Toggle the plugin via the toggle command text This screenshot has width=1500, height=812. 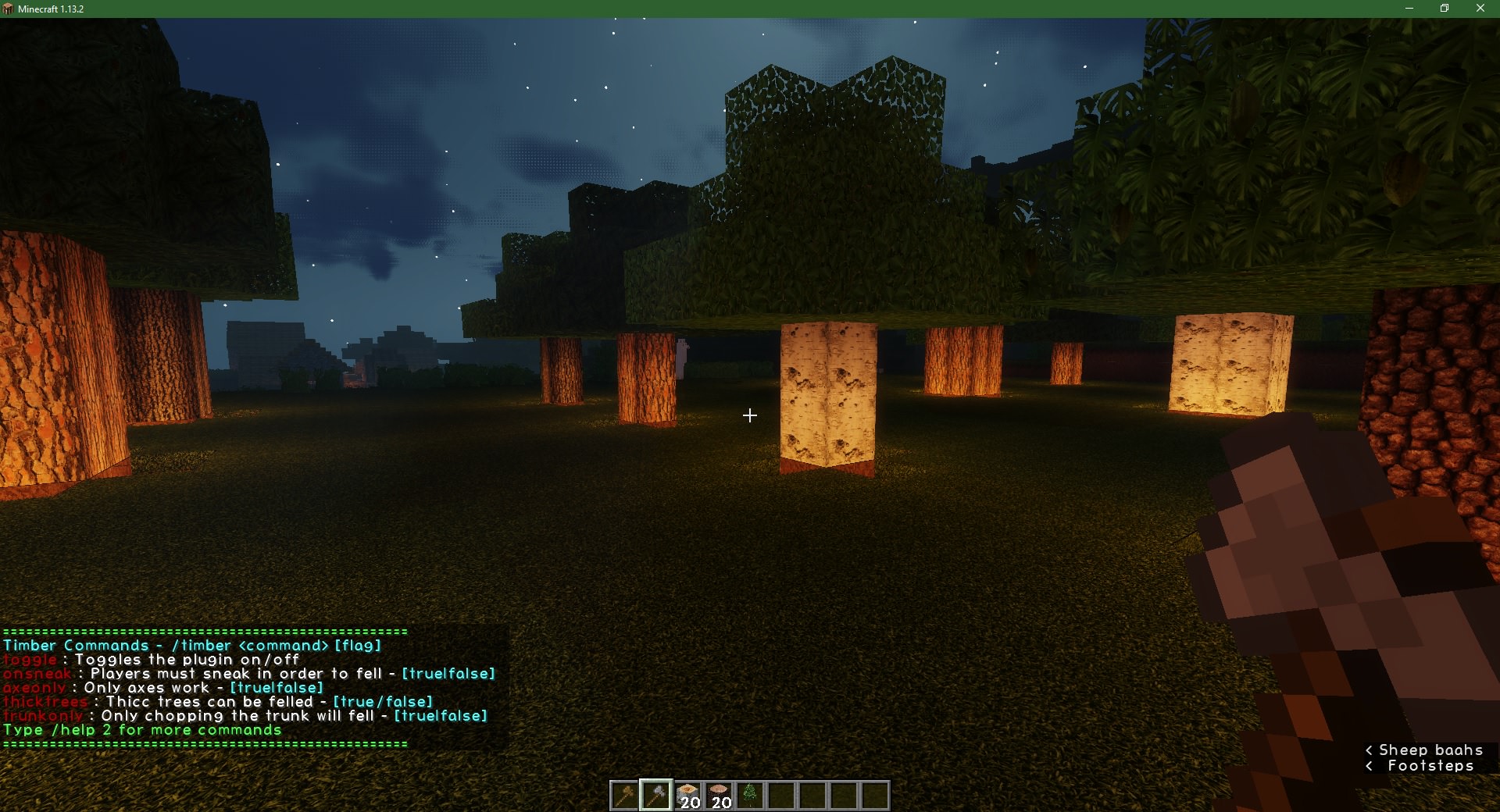(x=29, y=660)
